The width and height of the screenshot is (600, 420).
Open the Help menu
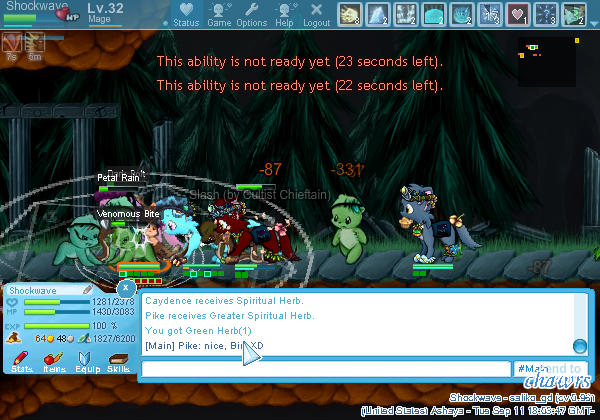point(284,13)
